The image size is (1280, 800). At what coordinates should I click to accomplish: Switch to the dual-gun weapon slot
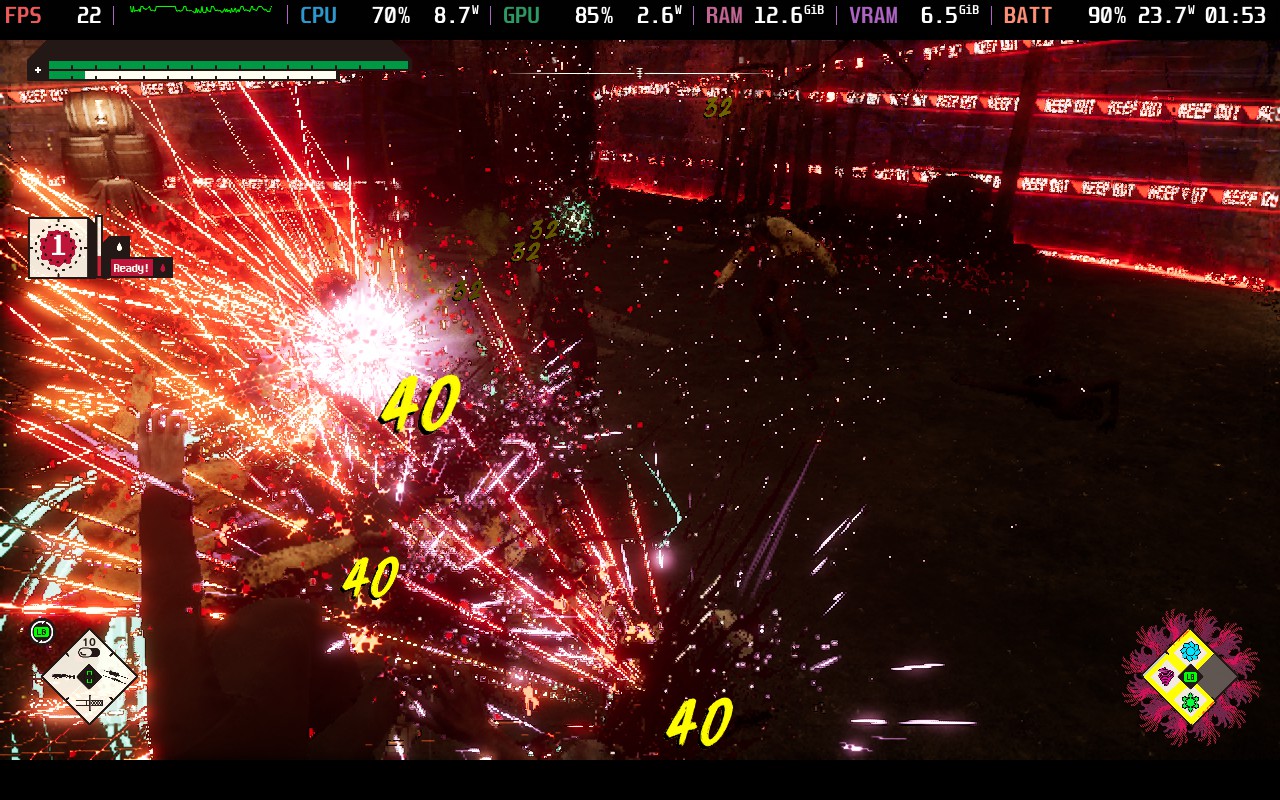(114, 677)
